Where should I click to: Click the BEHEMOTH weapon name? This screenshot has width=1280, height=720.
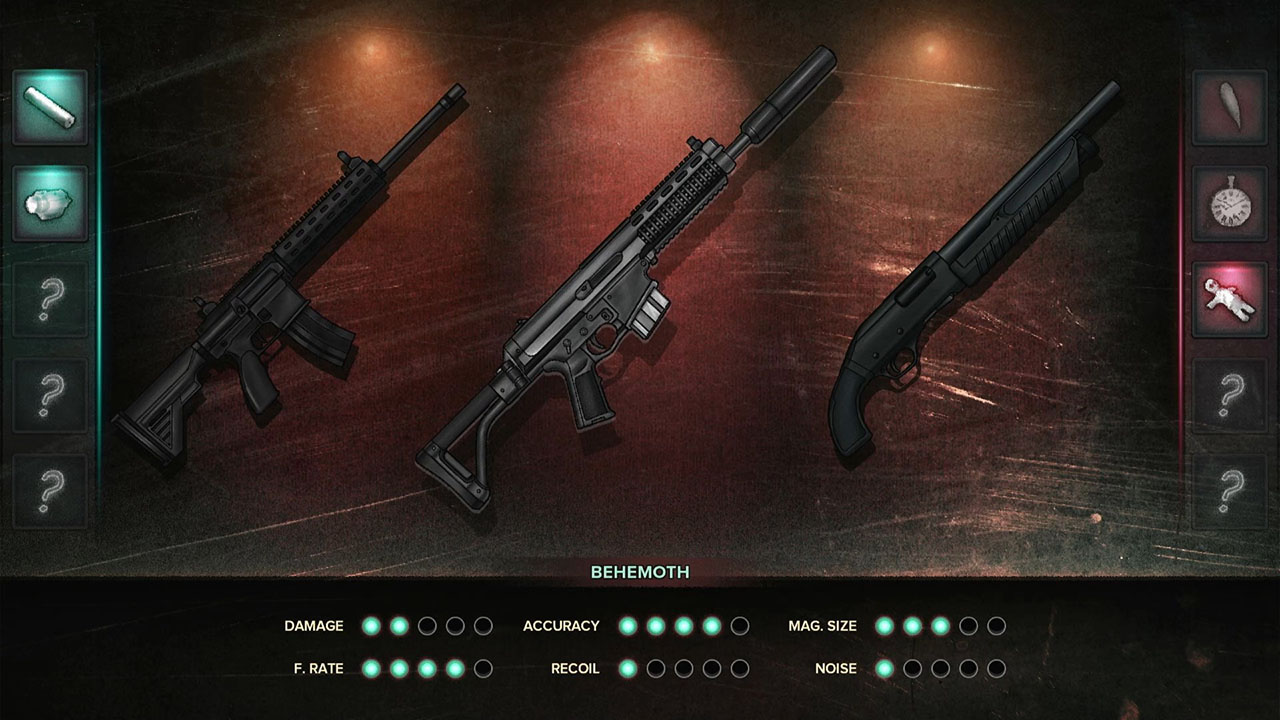pos(640,572)
